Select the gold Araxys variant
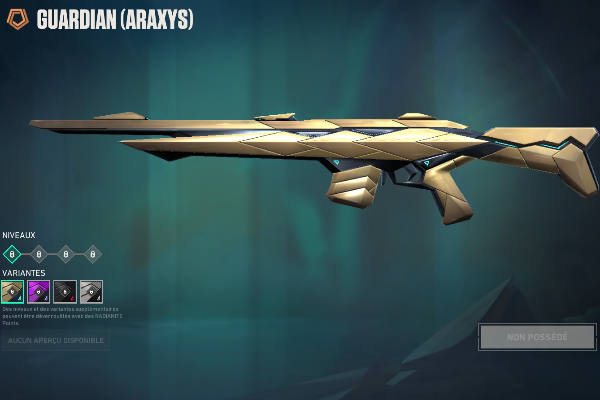 click(x=13, y=291)
